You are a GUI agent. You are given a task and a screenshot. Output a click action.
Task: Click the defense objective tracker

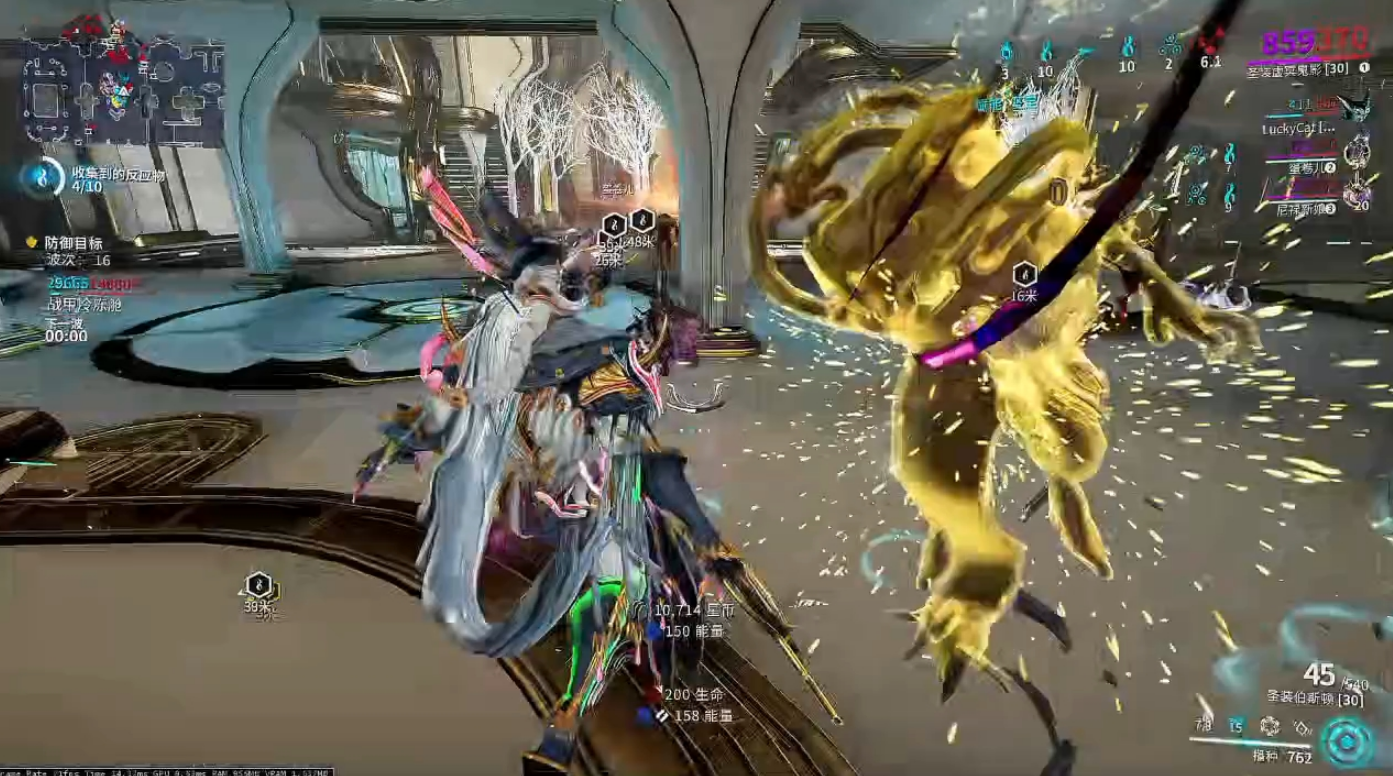coord(74,243)
